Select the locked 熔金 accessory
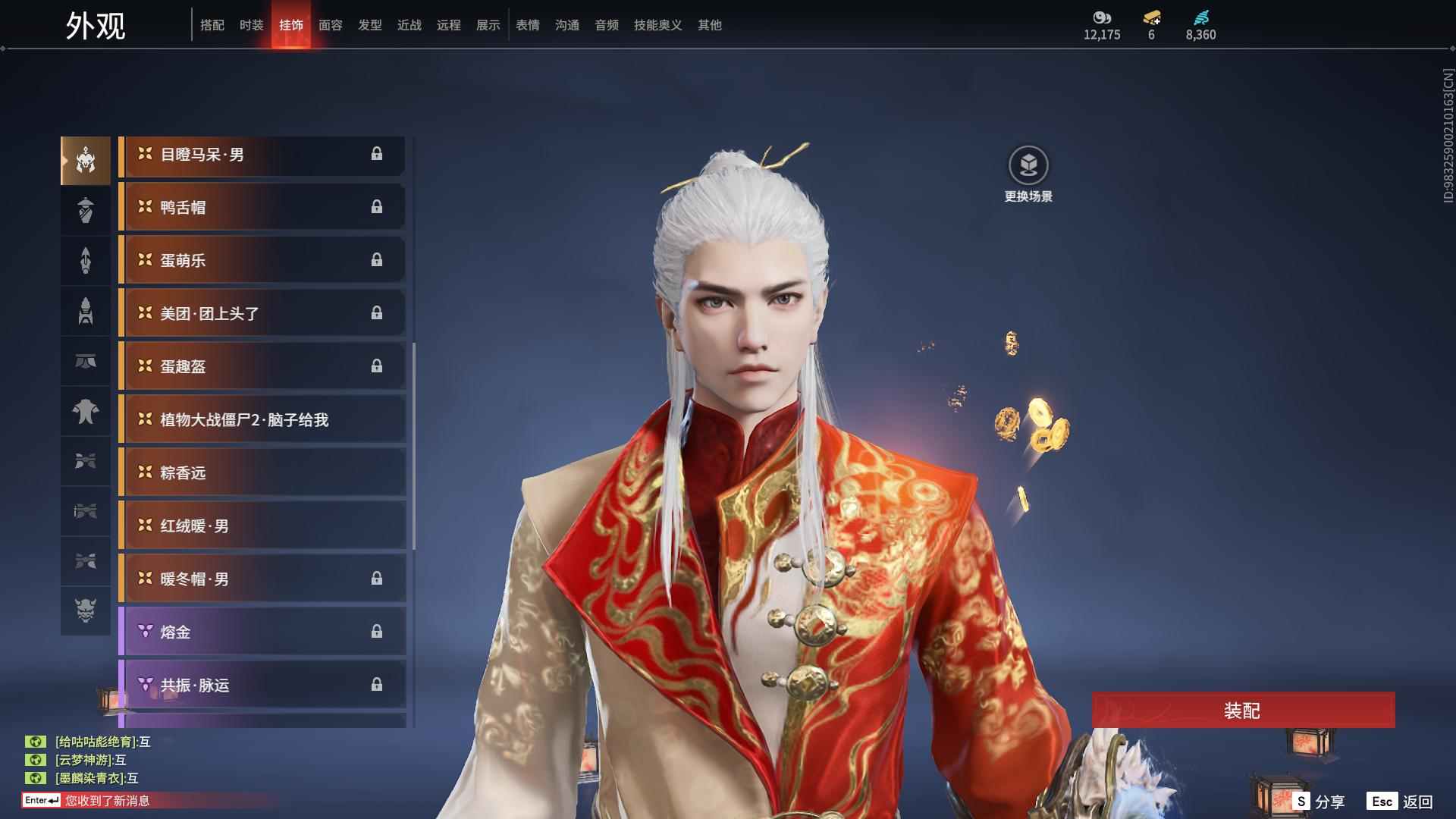Screen dimensions: 1456x819 click(x=262, y=632)
